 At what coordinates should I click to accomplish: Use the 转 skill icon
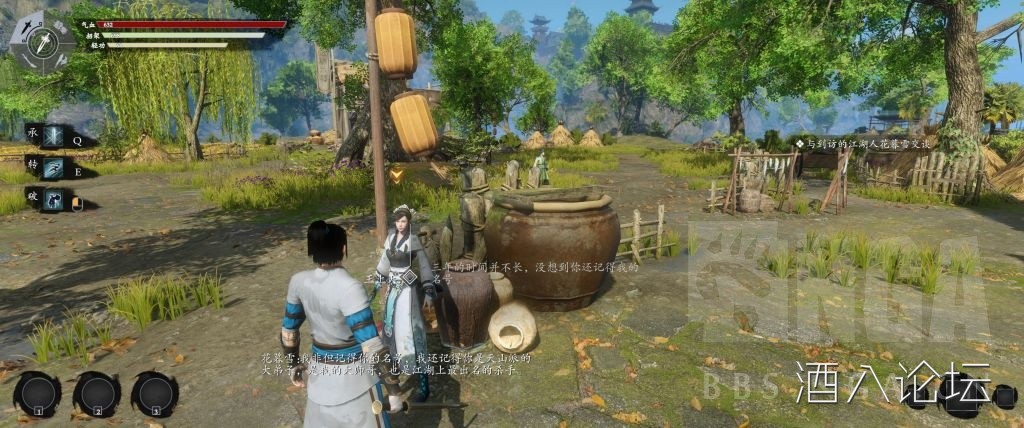[x=51, y=167]
